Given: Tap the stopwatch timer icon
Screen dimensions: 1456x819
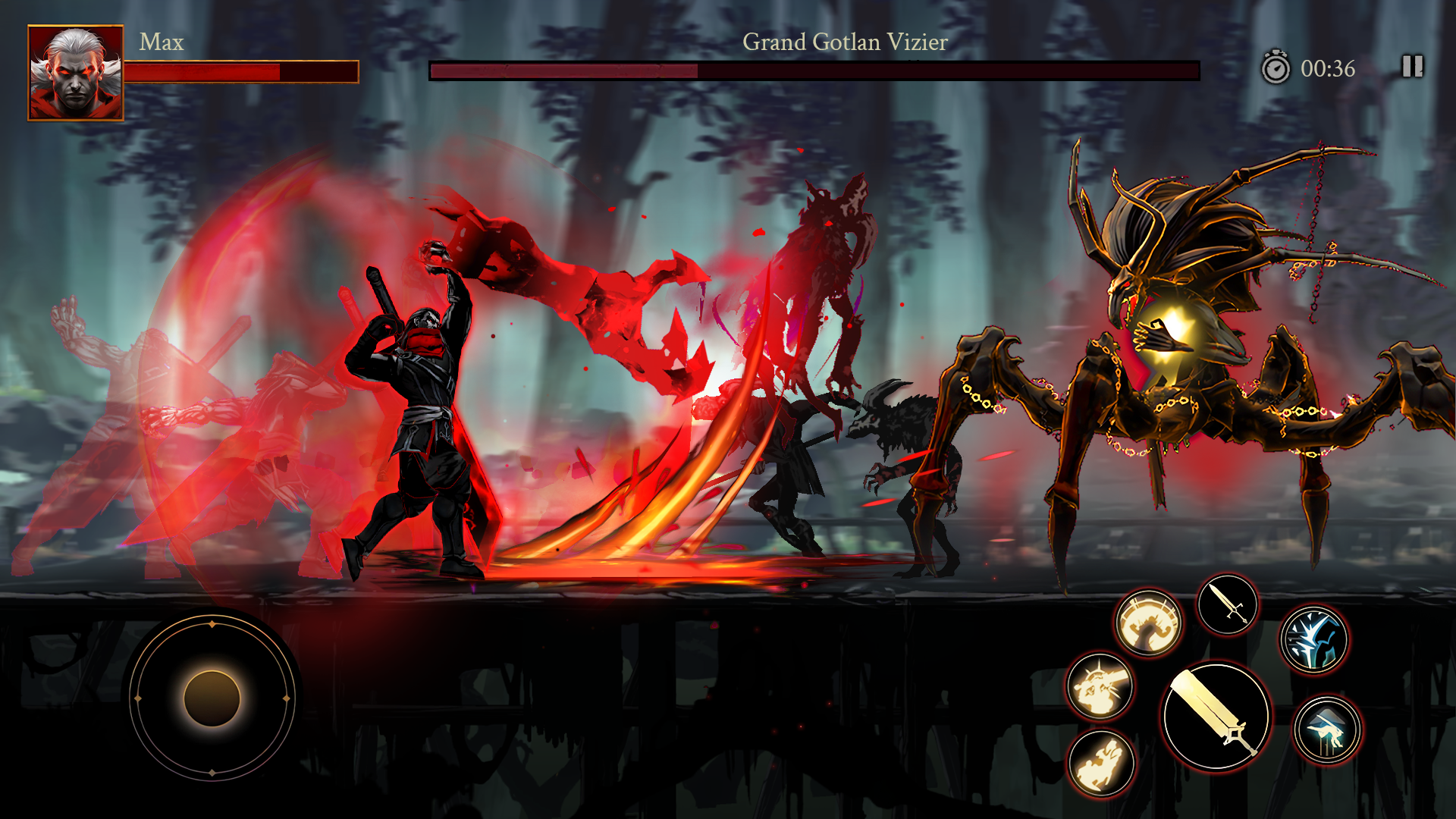Looking at the screenshot, I should [1275, 67].
